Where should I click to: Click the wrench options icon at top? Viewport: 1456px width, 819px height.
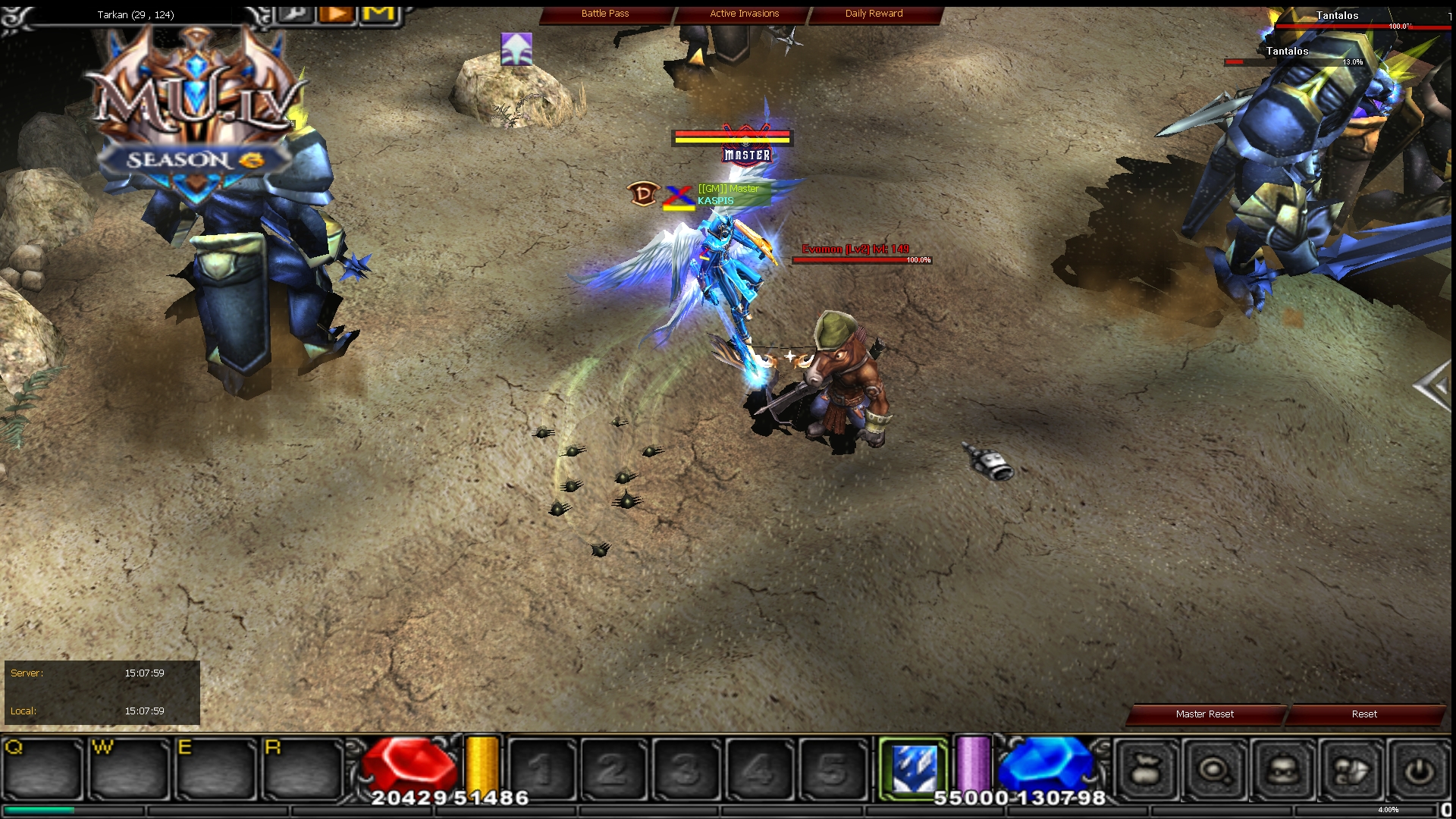coord(295,13)
